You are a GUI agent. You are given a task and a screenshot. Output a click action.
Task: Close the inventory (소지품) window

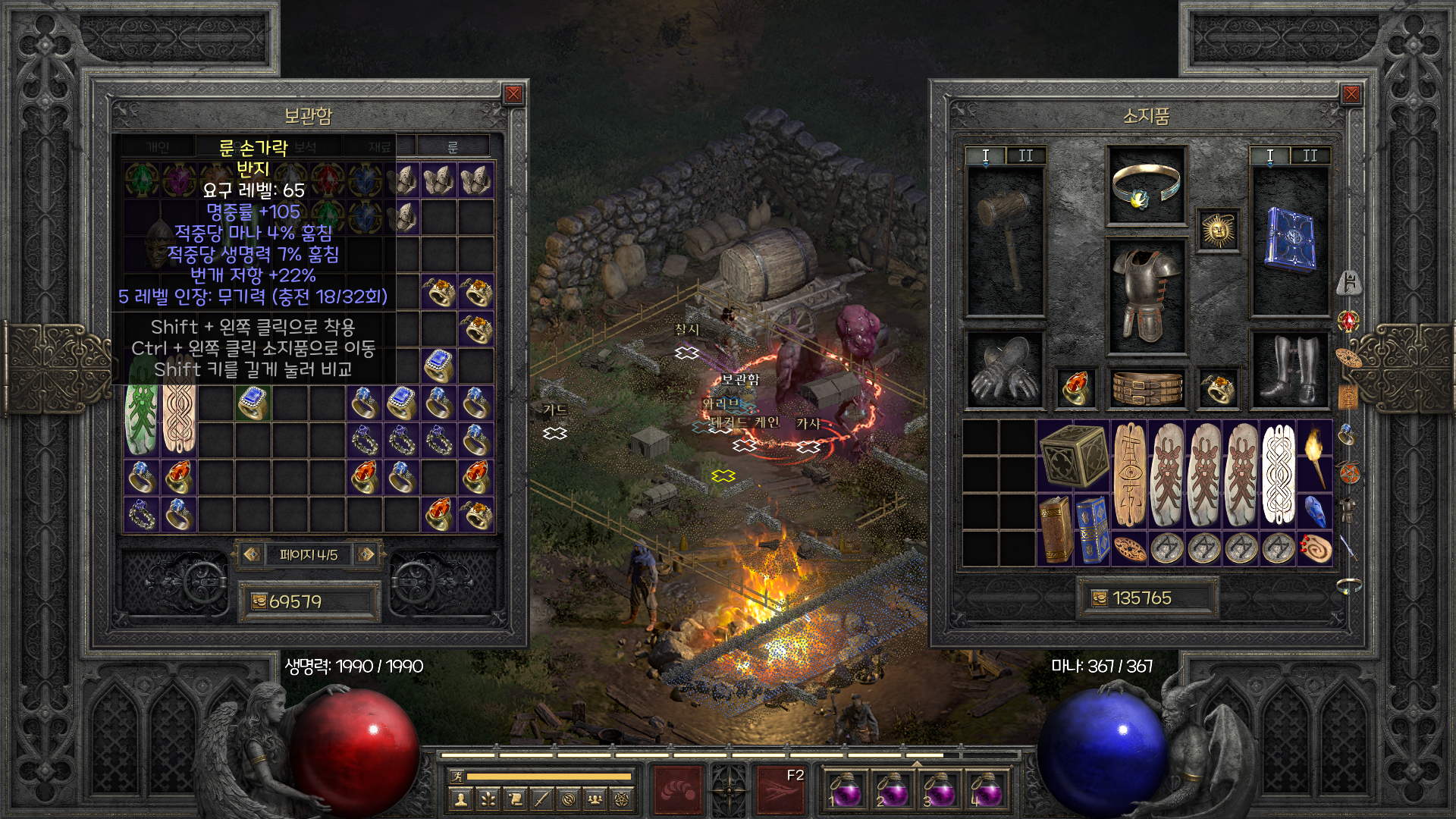[x=1351, y=94]
